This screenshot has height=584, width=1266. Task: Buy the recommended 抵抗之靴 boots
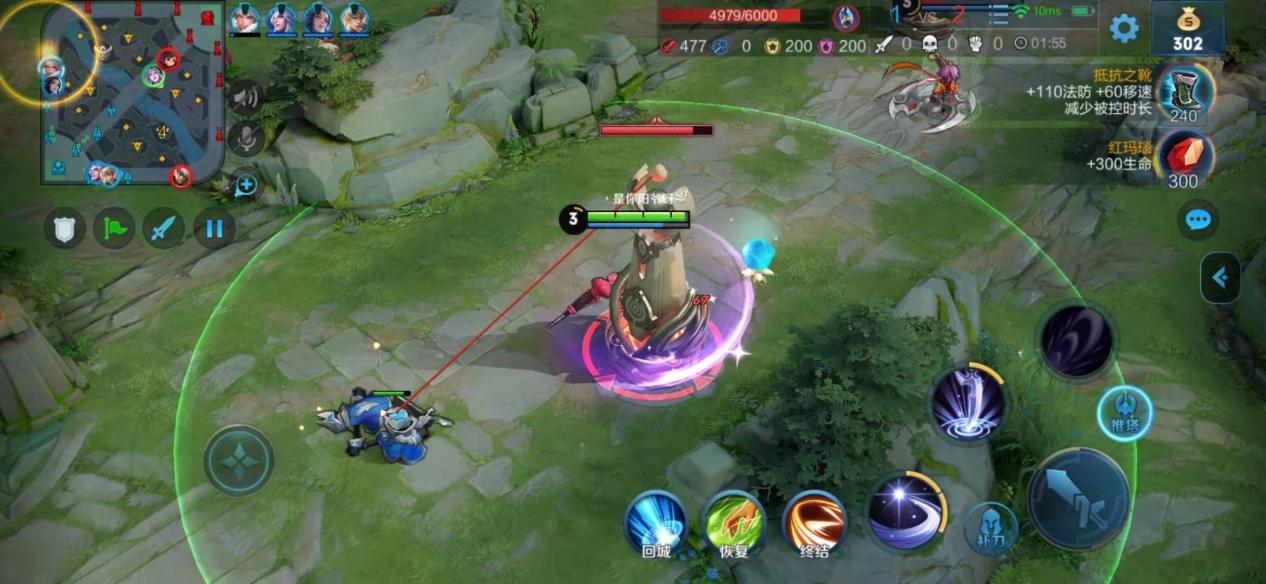pos(1185,94)
